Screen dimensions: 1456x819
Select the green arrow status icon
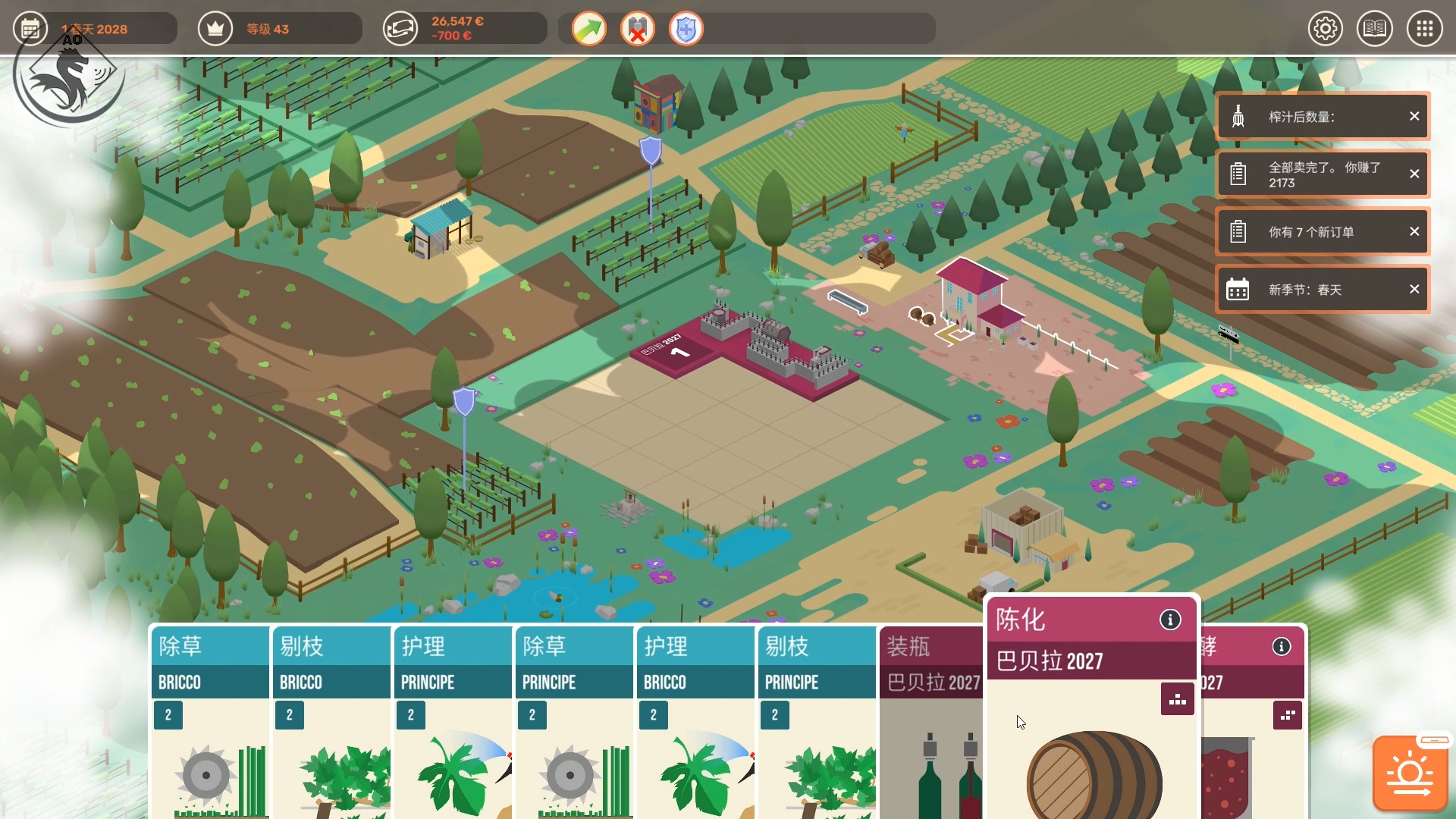click(x=589, y=30)
